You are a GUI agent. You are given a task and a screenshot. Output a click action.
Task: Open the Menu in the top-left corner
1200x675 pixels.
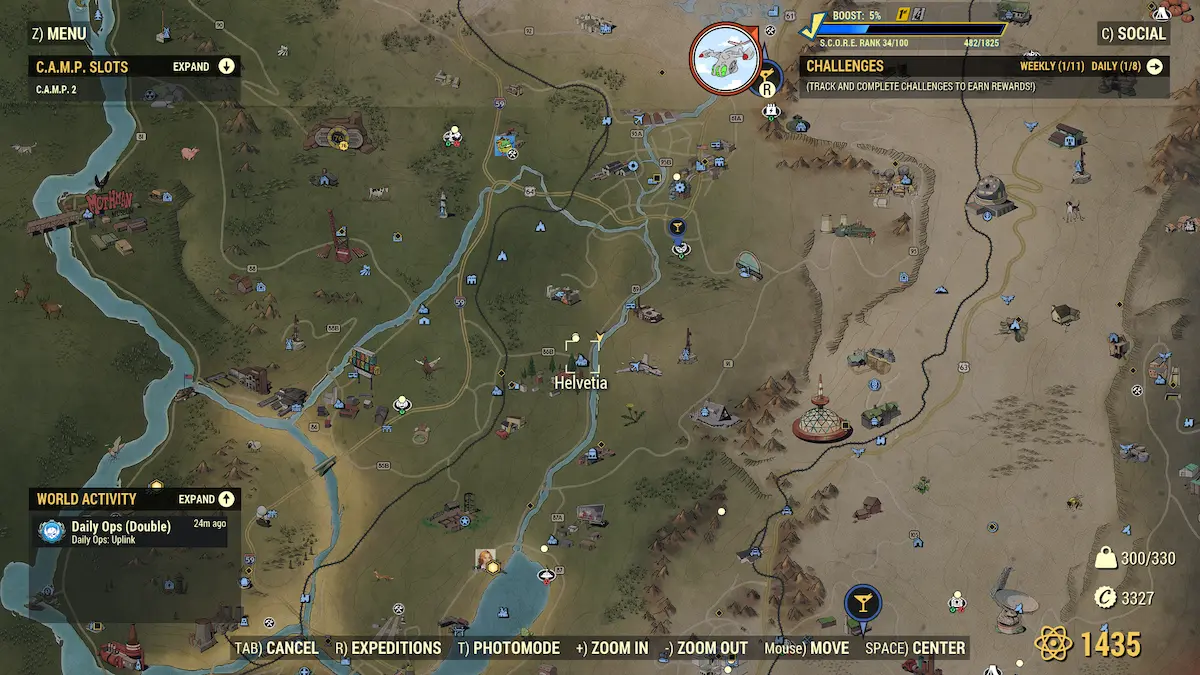click(59, 33)
